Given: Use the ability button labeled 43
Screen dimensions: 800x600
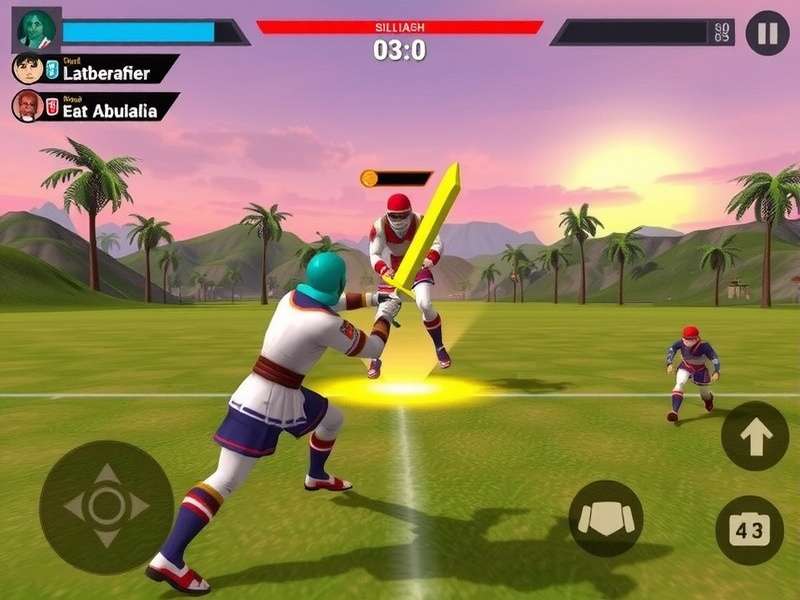Looking at the screenshot, I should click(x=749, y=530).
